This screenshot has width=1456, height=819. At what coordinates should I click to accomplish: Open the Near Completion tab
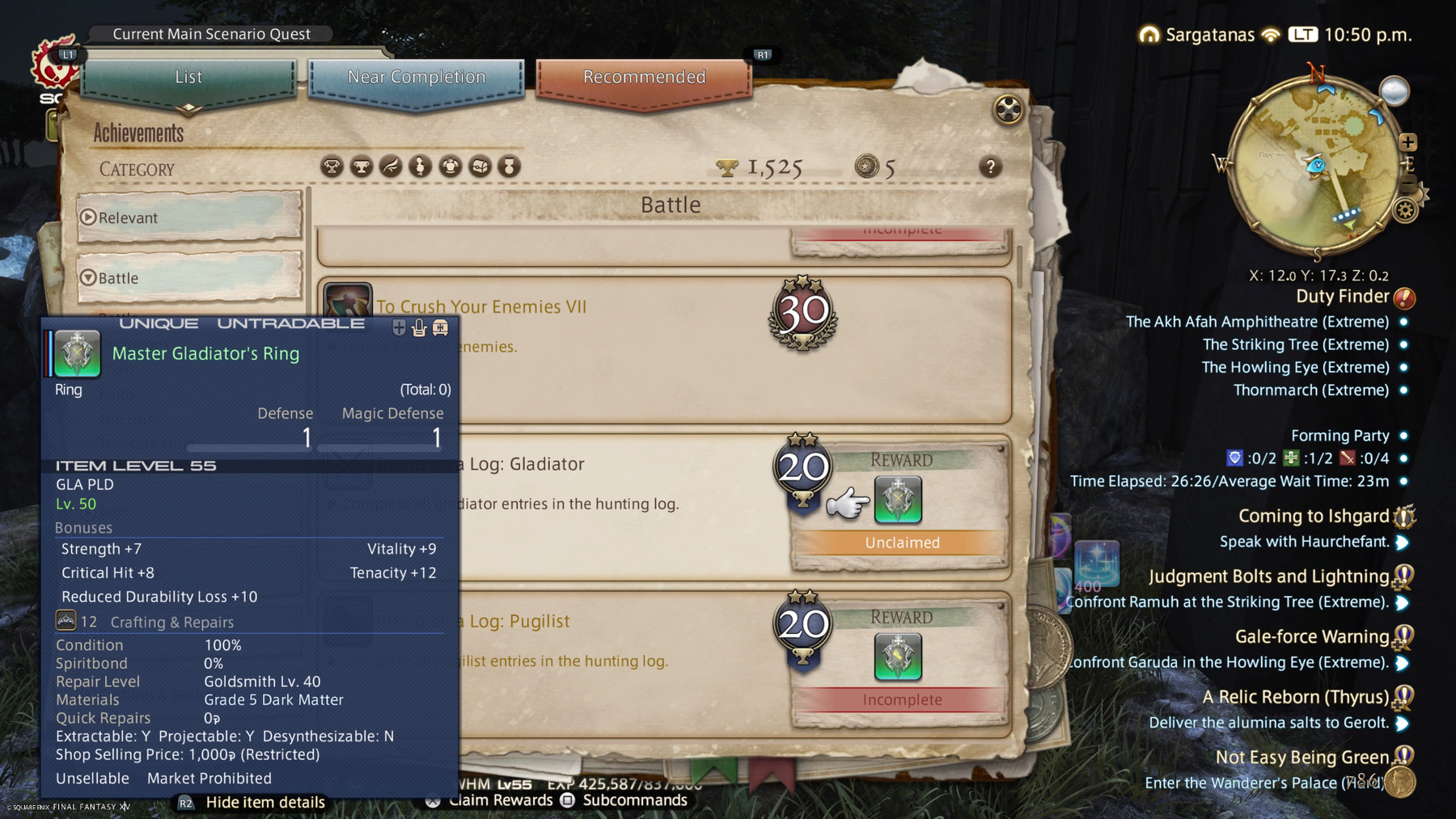point(416,78)
